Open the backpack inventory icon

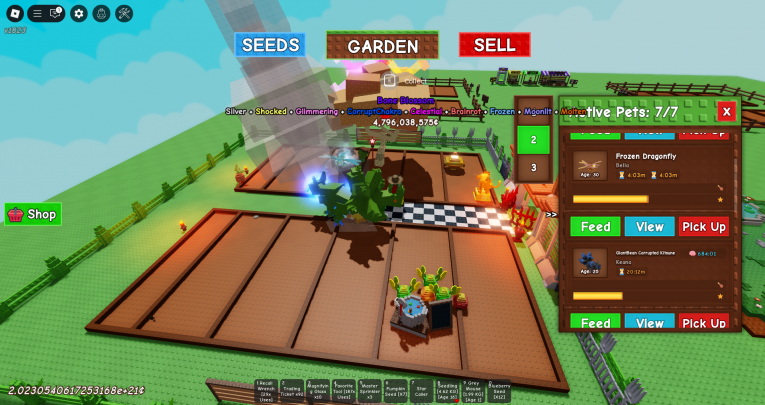click(x=101, y=13)
